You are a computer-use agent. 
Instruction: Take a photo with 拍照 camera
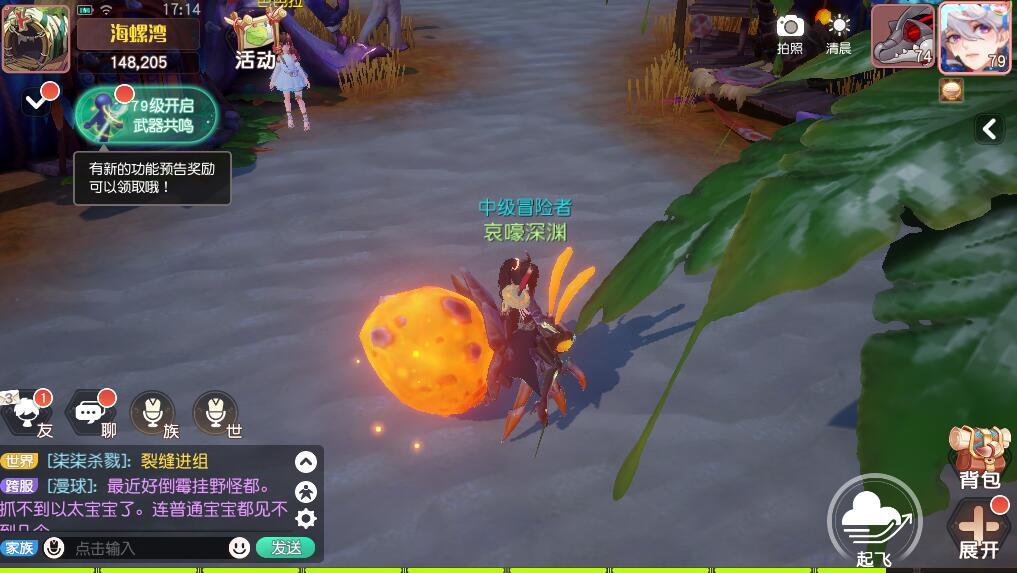[x=790, y=33]
